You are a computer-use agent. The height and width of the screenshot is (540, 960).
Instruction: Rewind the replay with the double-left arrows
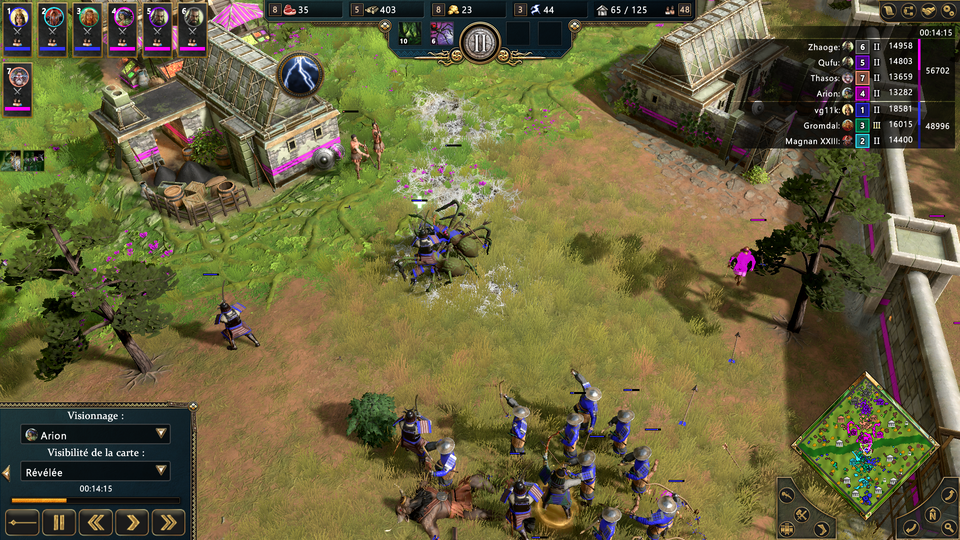[x=95, y=521]
